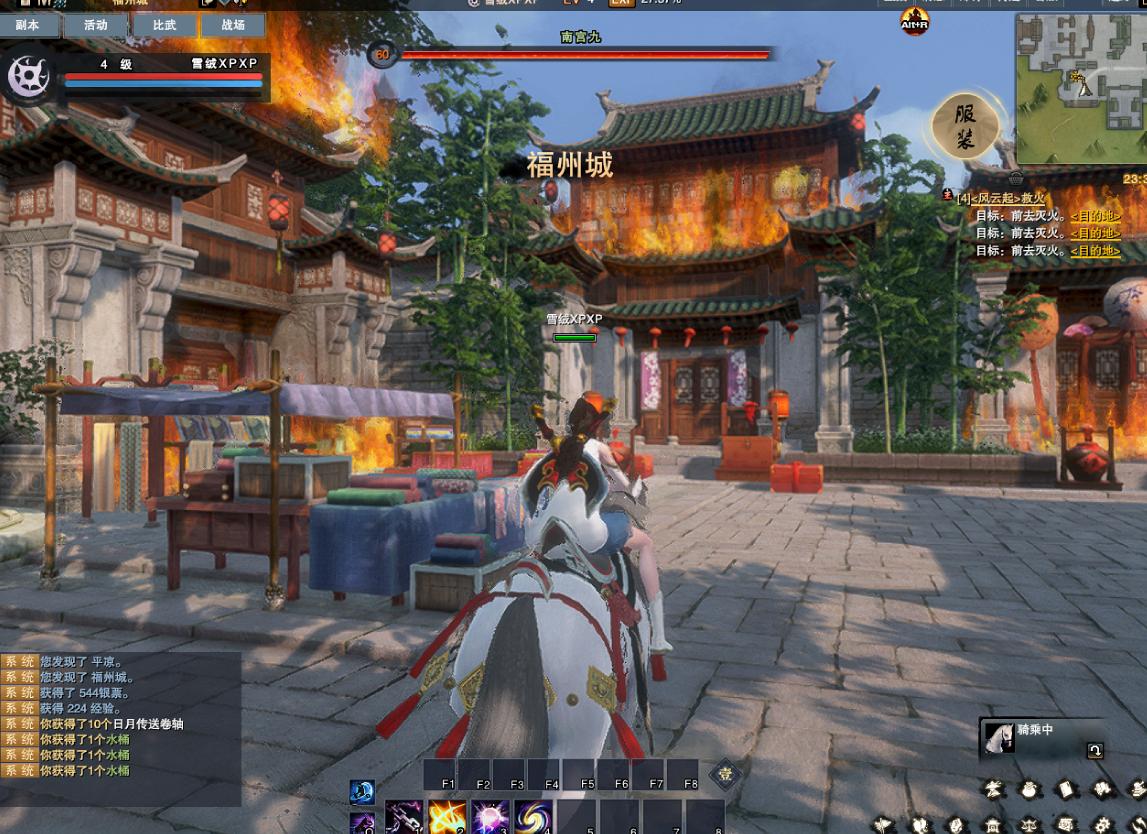The height and width of the screenshot is (834, 1147).
Task: Switch to the 战场 battlefield tab
Action: tap(233, 25)
